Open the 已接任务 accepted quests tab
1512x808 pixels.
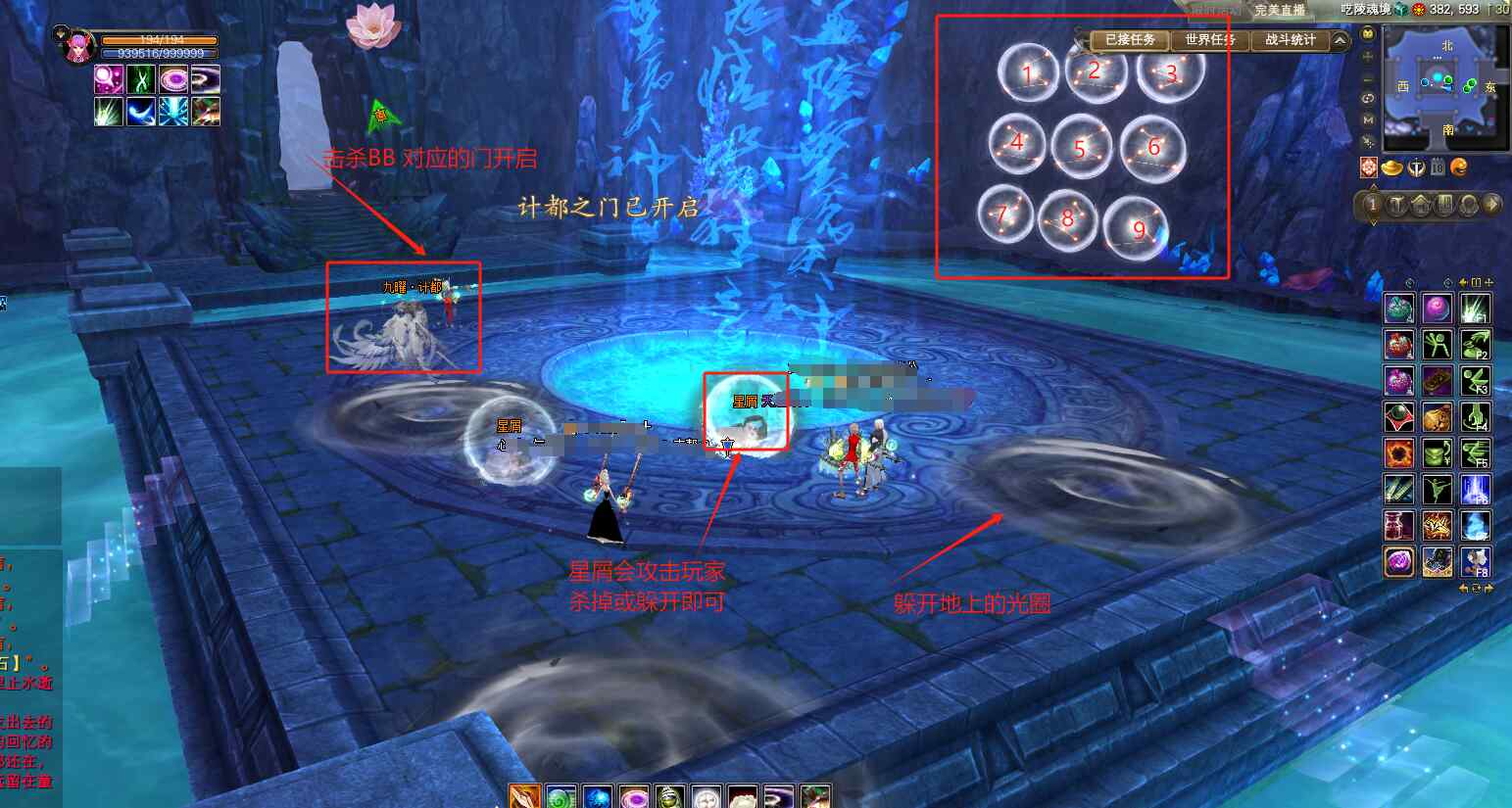(x=1130, y=40)
